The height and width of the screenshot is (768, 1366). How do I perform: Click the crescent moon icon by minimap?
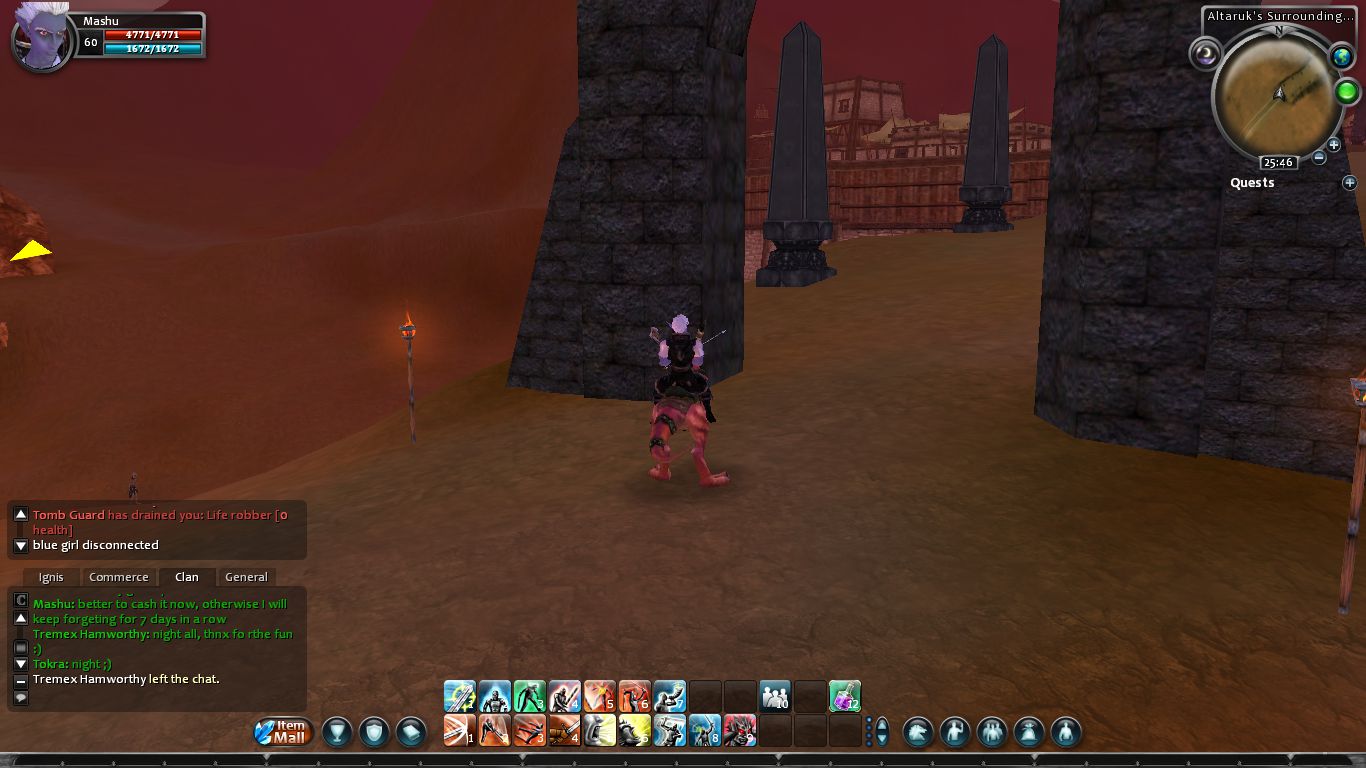[x=1205, y=54]
